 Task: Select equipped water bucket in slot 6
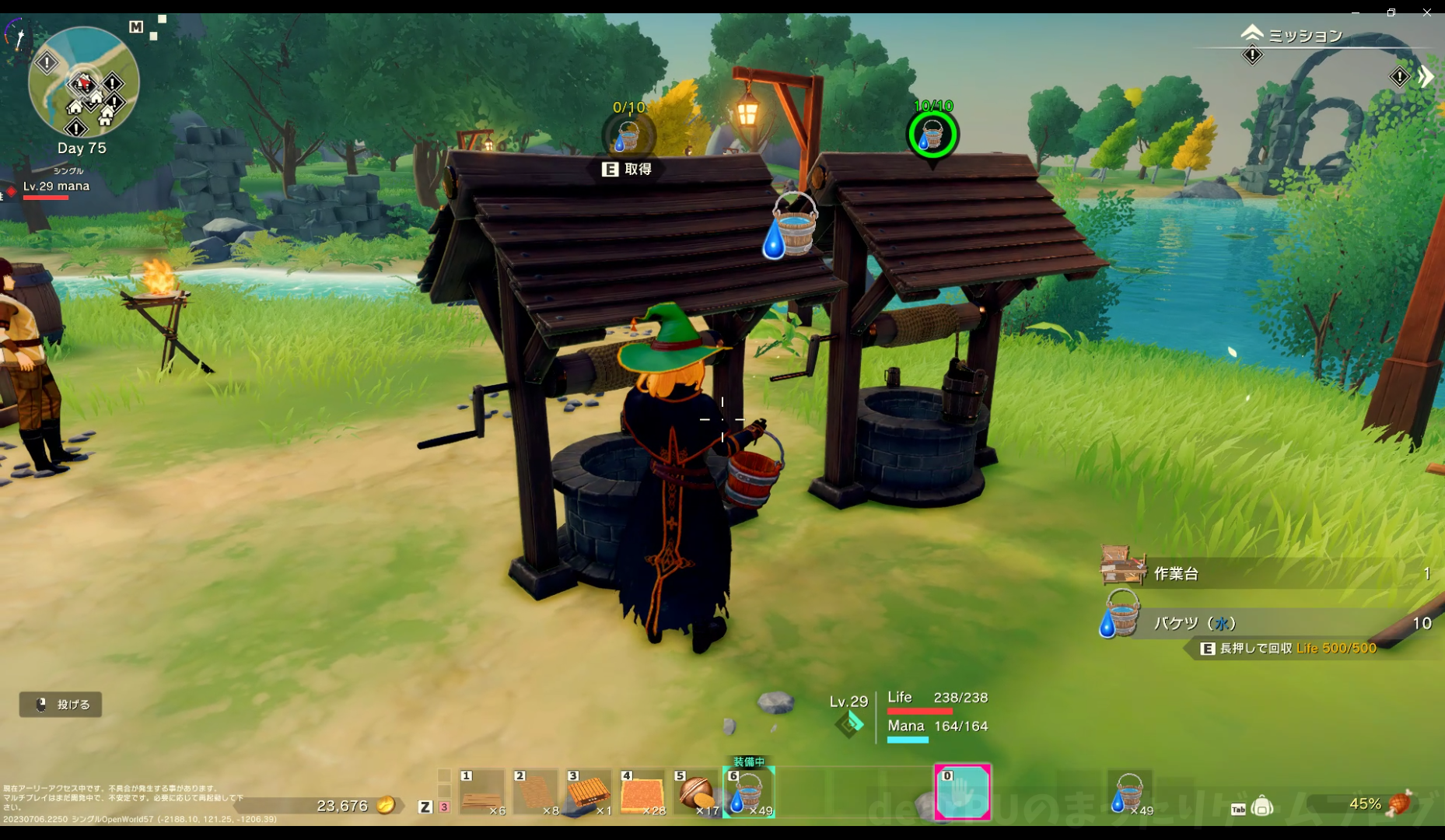[749, 793]
